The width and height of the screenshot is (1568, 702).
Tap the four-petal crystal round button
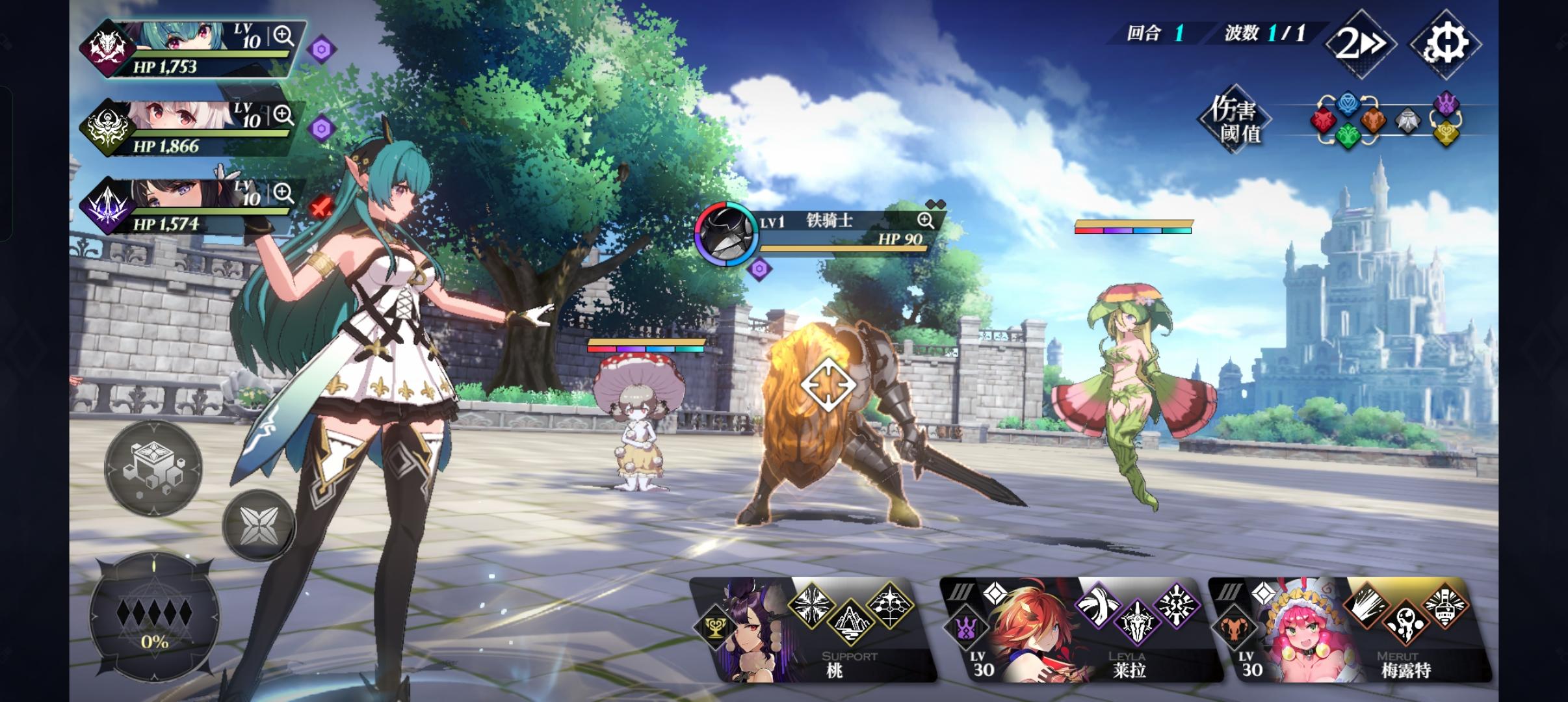[258, 525]
